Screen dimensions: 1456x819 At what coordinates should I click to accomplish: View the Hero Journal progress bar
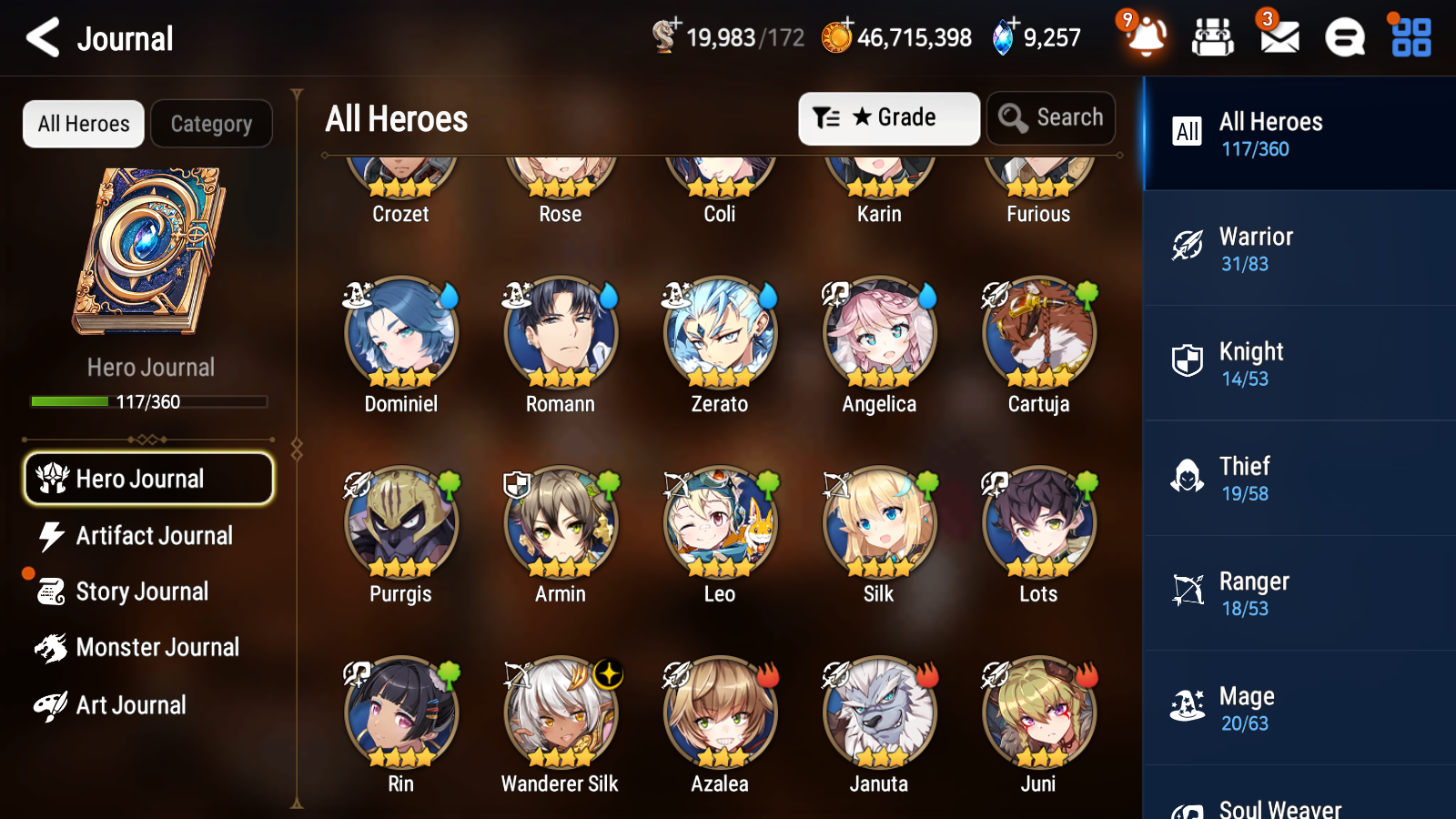[149, 400]
